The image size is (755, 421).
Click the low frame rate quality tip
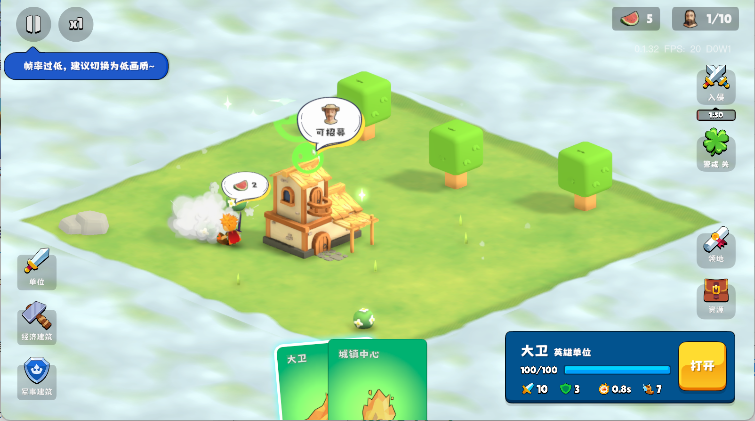click(x=86, y=67)
